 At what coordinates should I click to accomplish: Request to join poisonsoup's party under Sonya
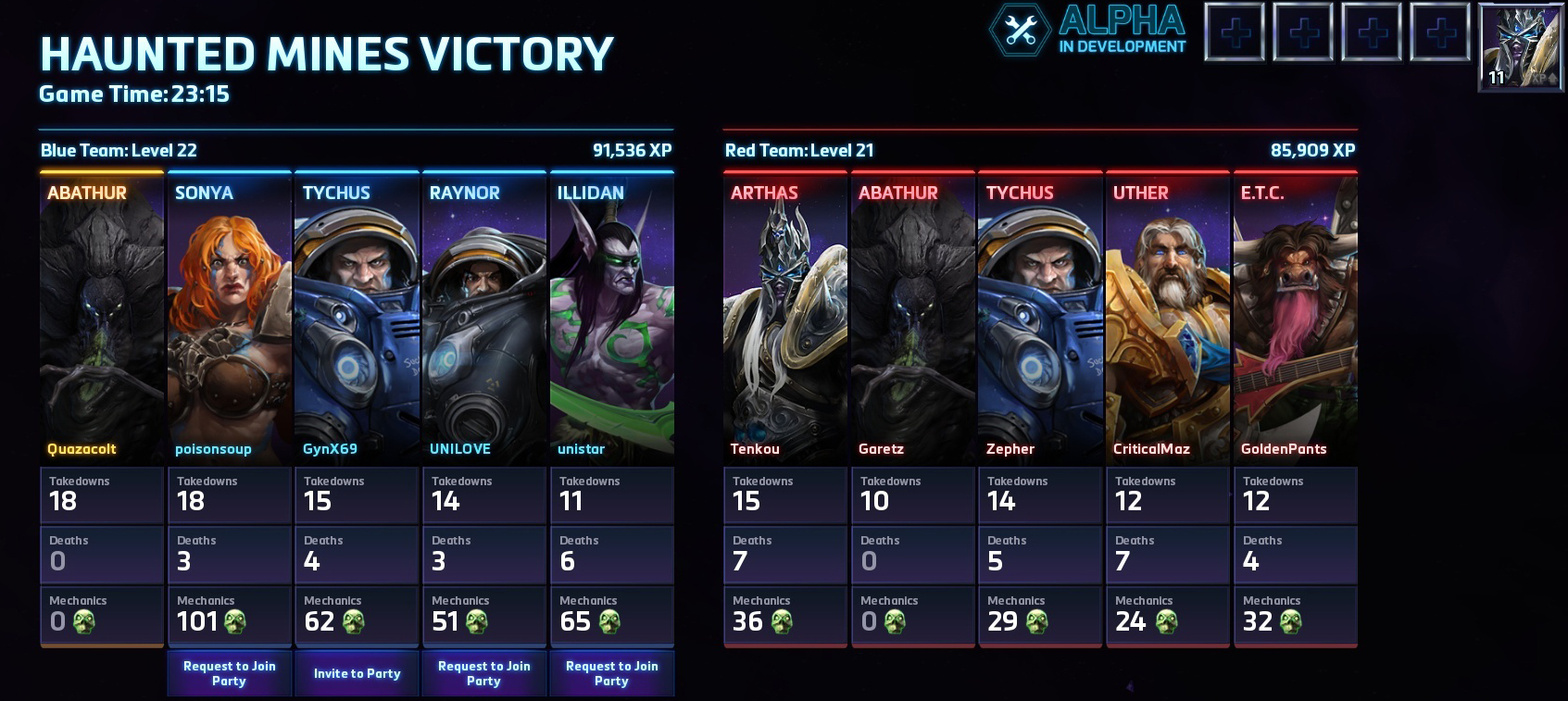[x=229, y=673]
